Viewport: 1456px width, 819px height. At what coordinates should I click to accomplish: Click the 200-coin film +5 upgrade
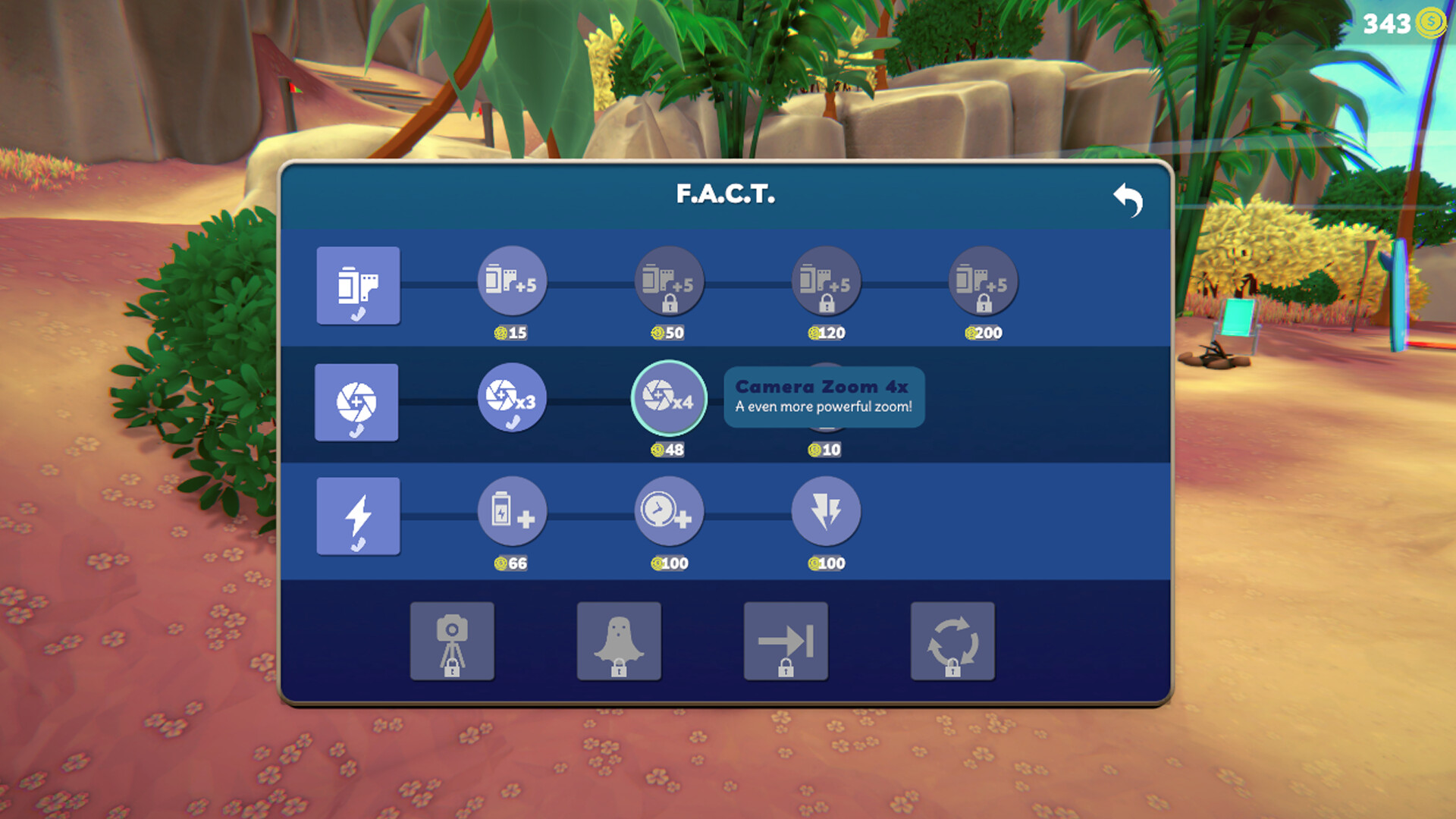click(982, 282)
